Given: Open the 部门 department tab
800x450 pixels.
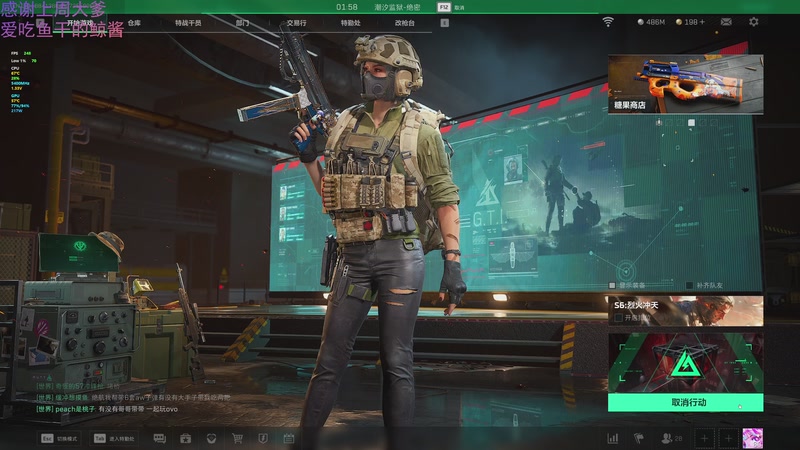Looking at the screenshot, I should (x=243, y=21).
